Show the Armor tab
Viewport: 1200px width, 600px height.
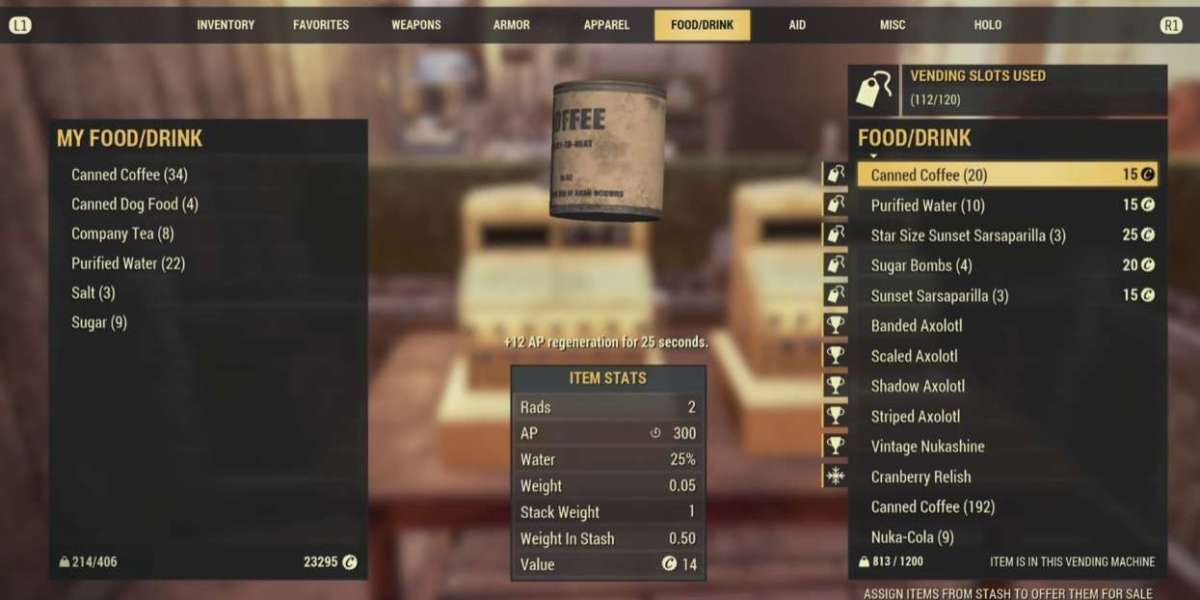(x=511, y=25)
